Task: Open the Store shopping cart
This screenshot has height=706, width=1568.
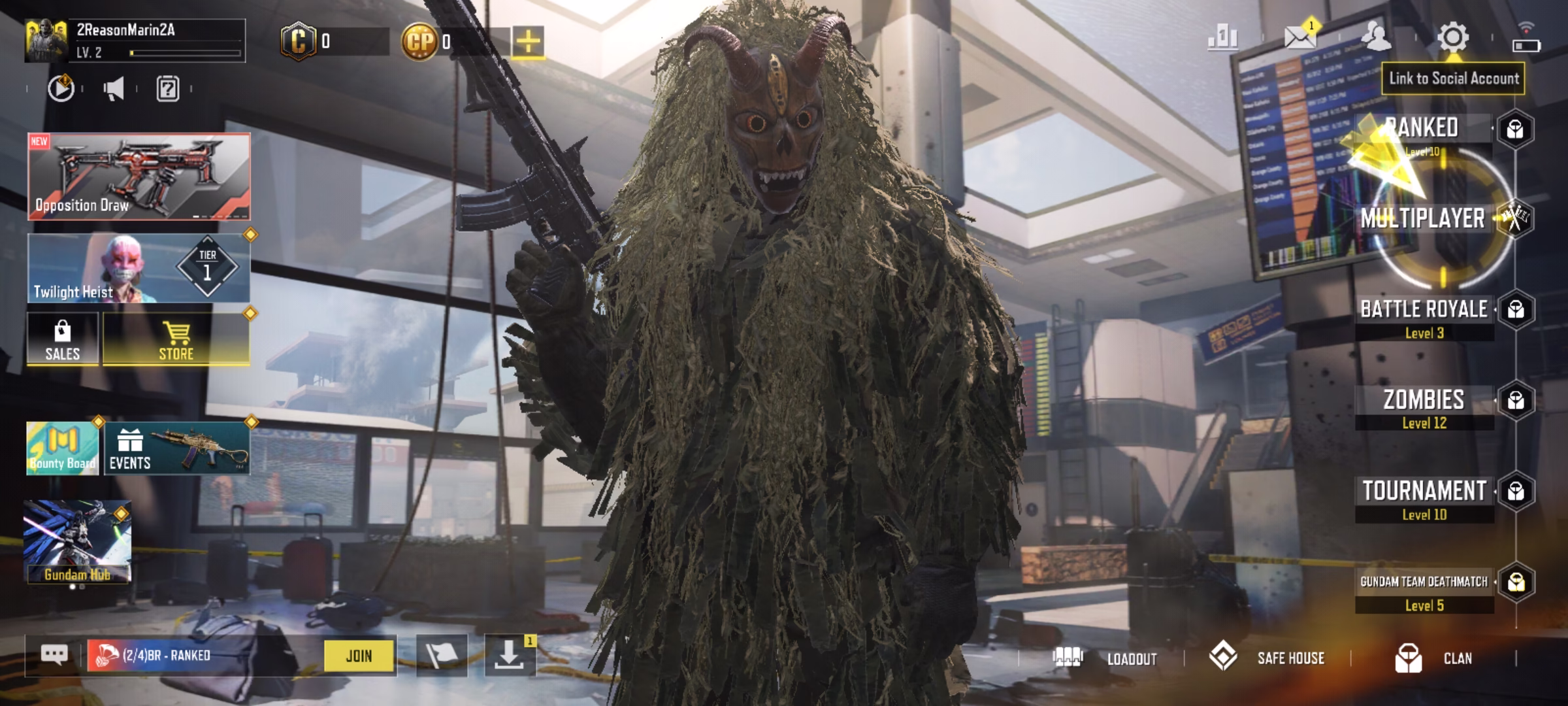Action: pyautogui.click(x=176, y=339)
